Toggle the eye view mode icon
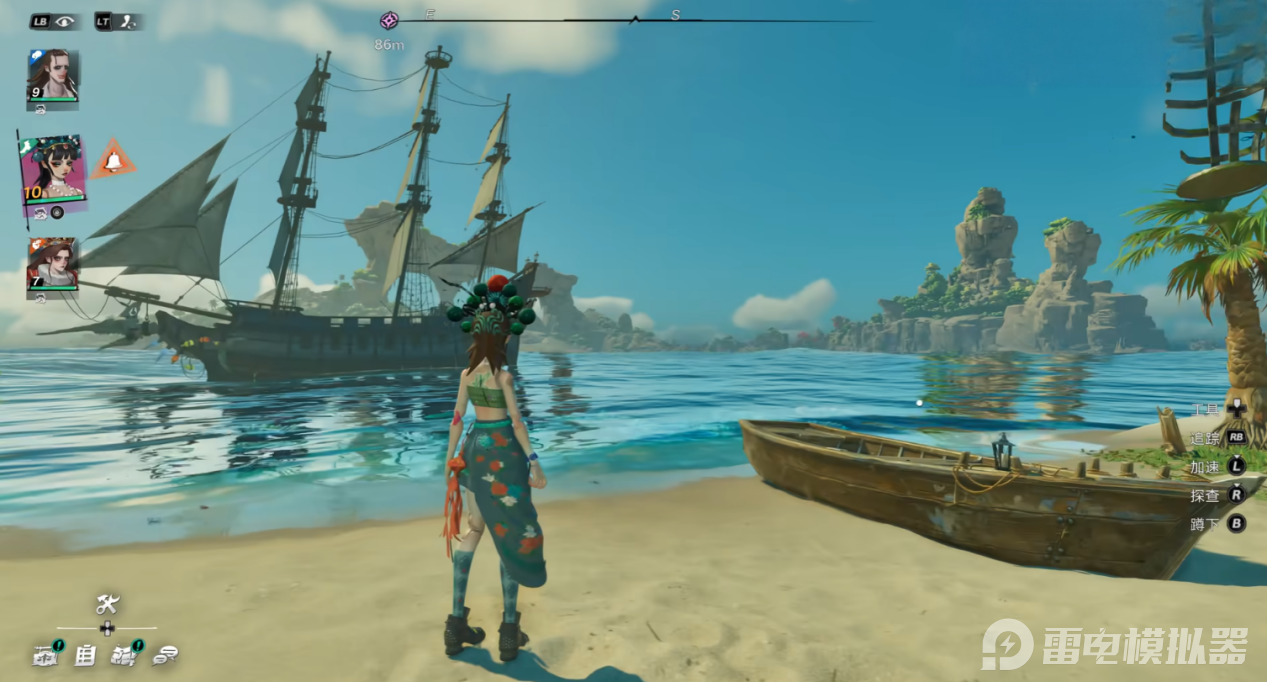This screenshot has height=682, width=1267. click(x=65, y=20)
